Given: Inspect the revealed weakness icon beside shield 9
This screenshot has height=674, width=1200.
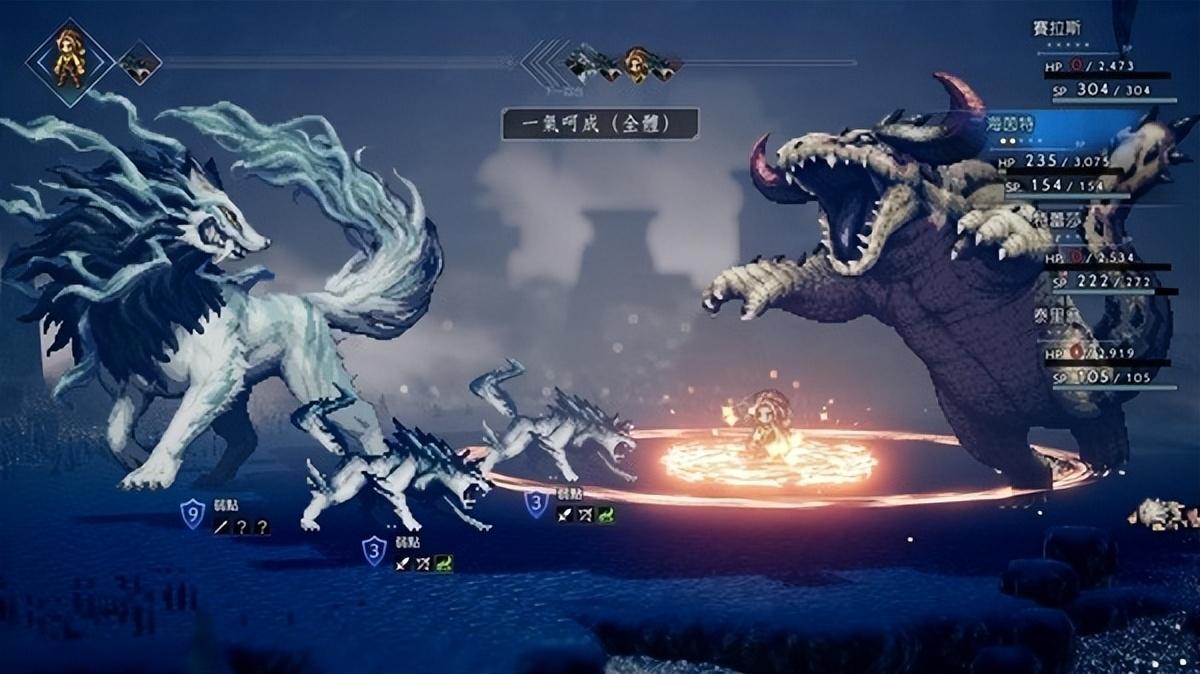Looking at the screenshot, I should pos(220,527).
